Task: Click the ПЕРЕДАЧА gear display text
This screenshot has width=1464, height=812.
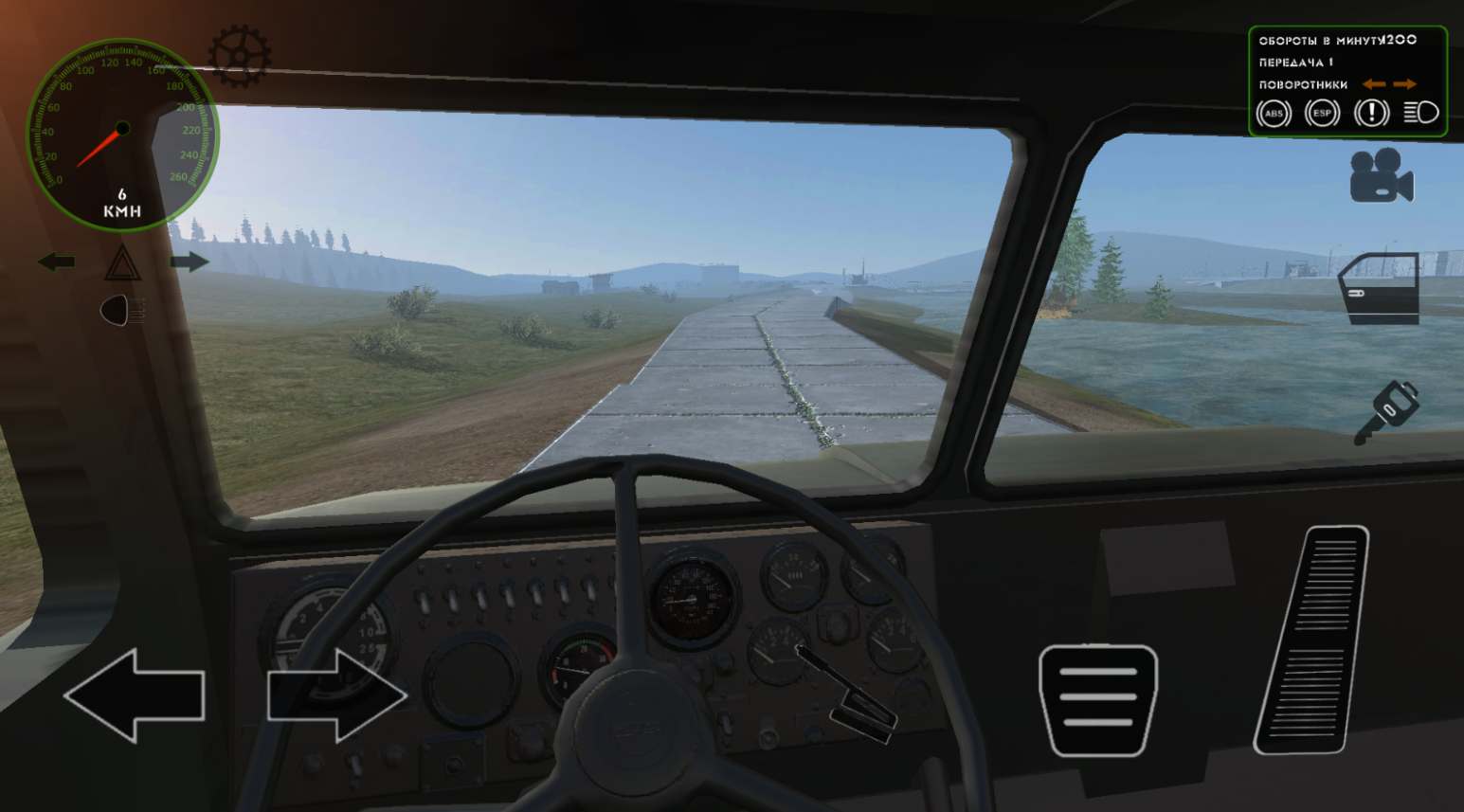Action: (x=1295, y=62)
